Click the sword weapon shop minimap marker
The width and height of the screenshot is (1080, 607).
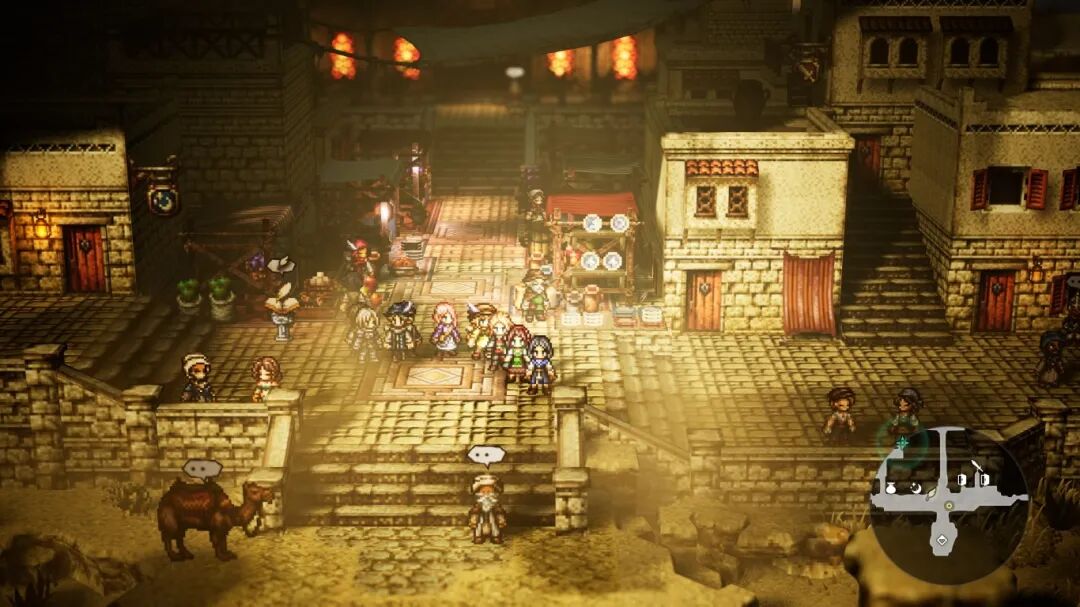click(x=978, y=466)
